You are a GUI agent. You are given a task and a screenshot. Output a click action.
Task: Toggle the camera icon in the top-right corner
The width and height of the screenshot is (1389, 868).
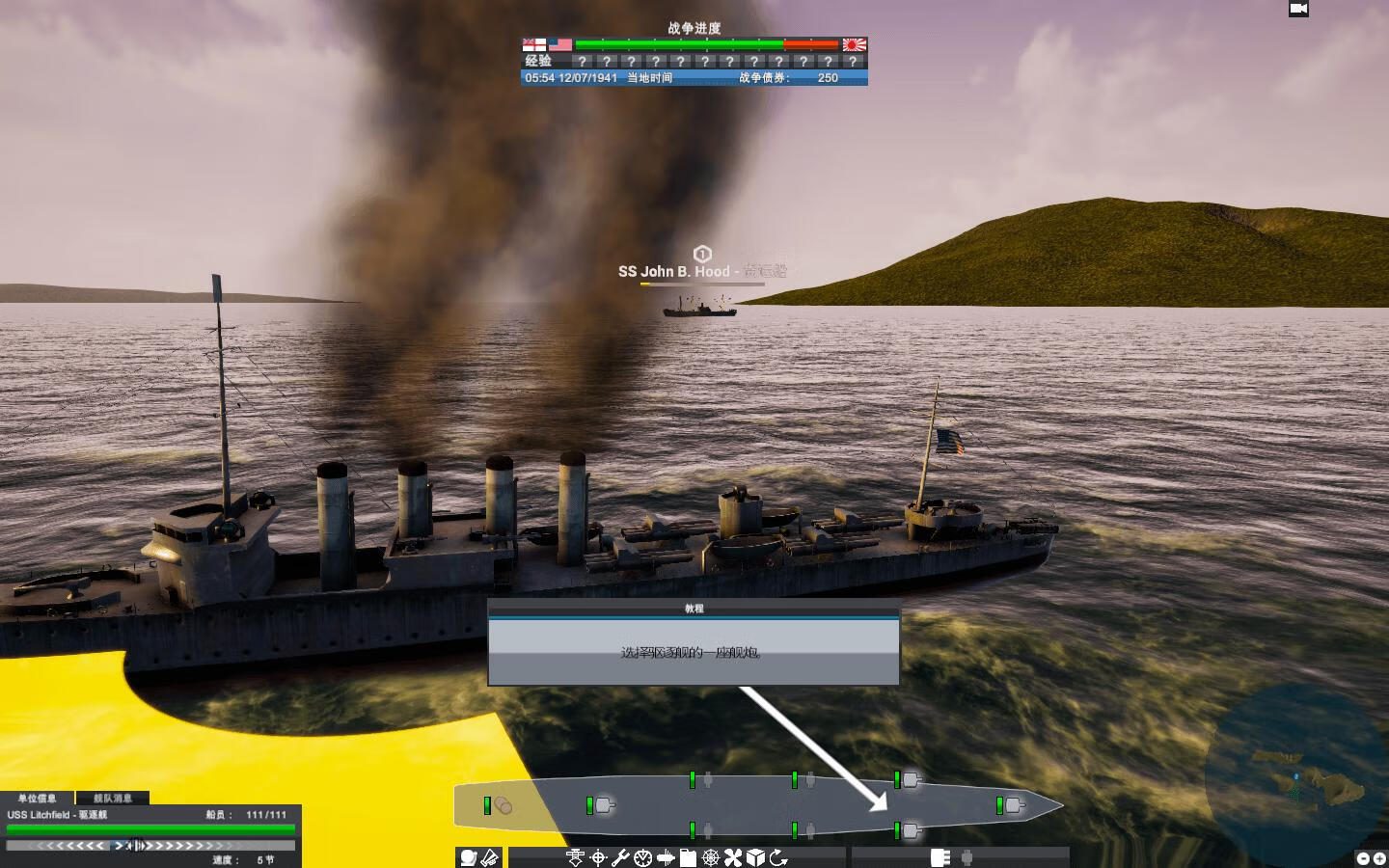coord(1298,9)
